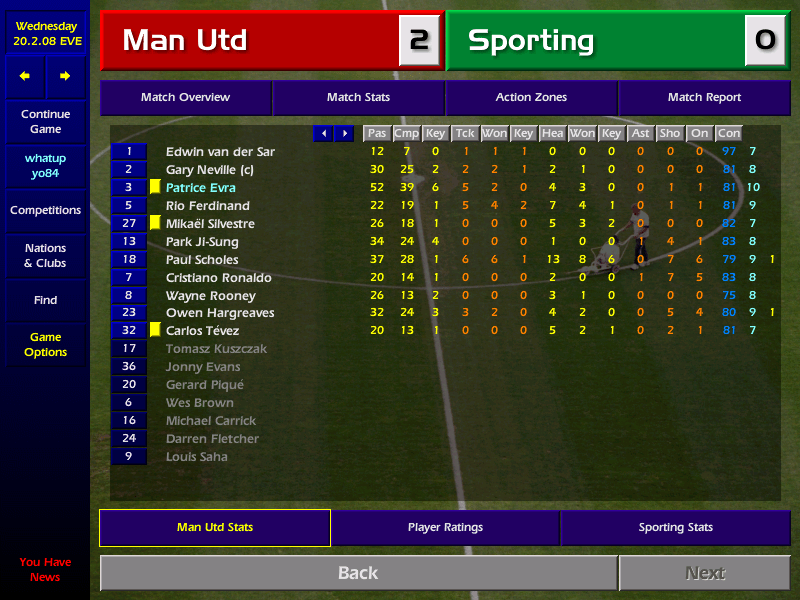Viewport: 800px width, 600px height.
Task: Open the You Have News notice
Action: tap(45, 569)
